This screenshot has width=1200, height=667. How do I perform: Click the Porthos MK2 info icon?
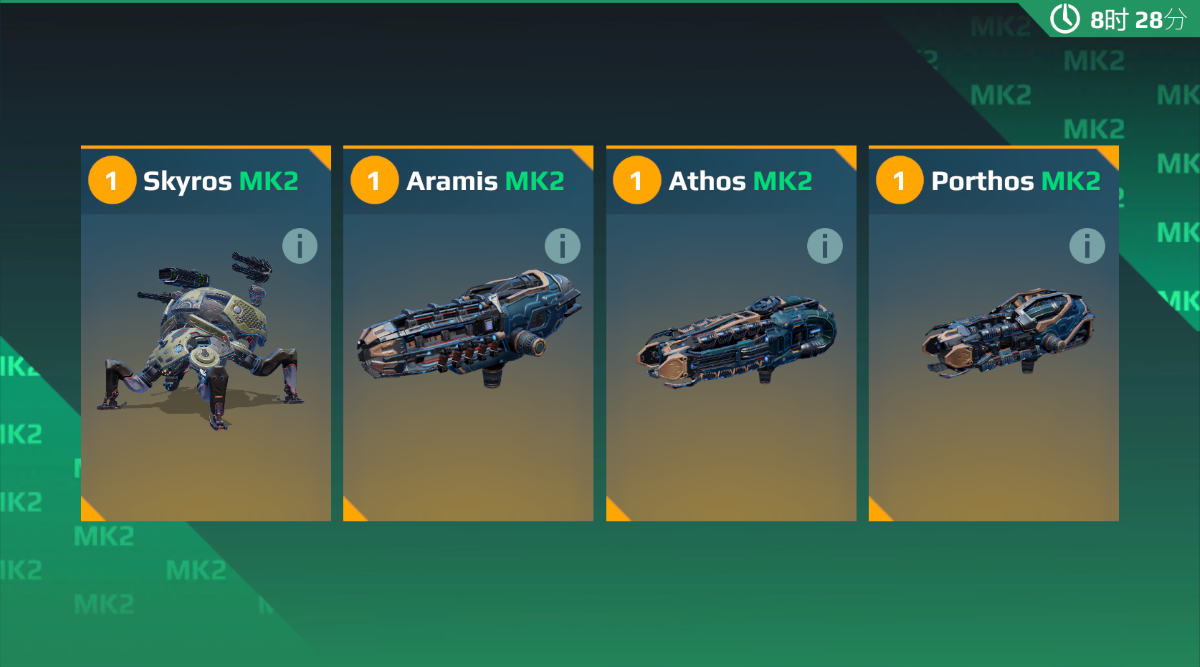[1087, 245]
